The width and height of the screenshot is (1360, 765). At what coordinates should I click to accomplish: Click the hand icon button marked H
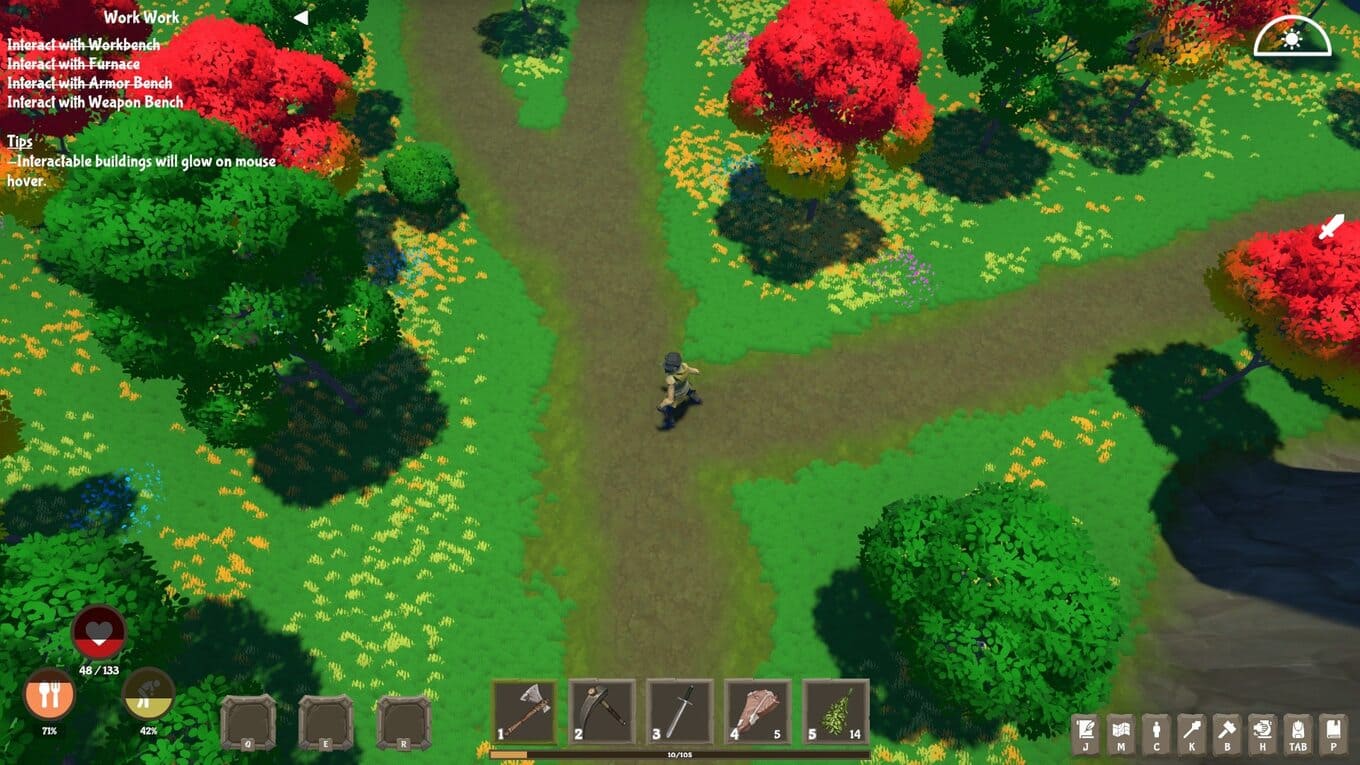[1262, 733]
